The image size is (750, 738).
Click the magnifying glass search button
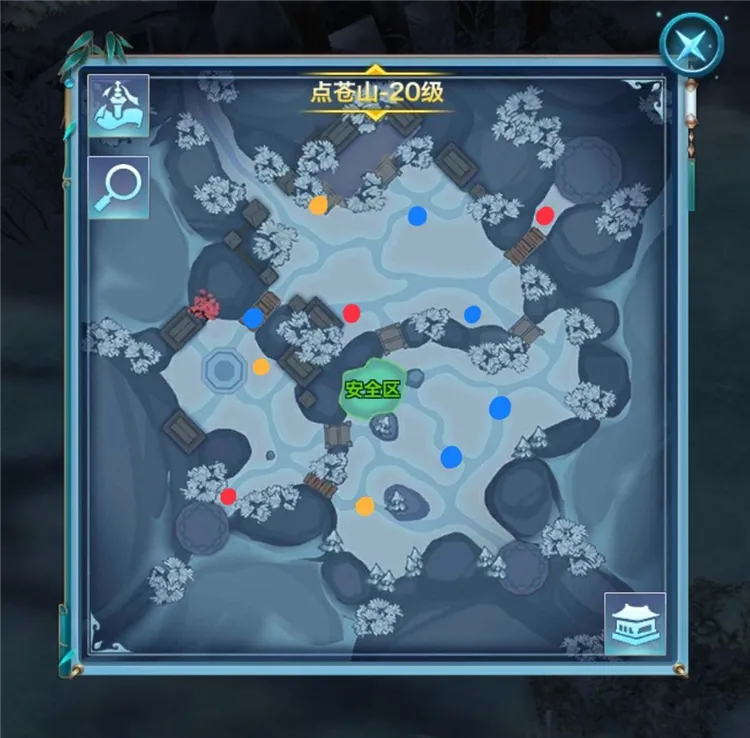pos(118,186)
